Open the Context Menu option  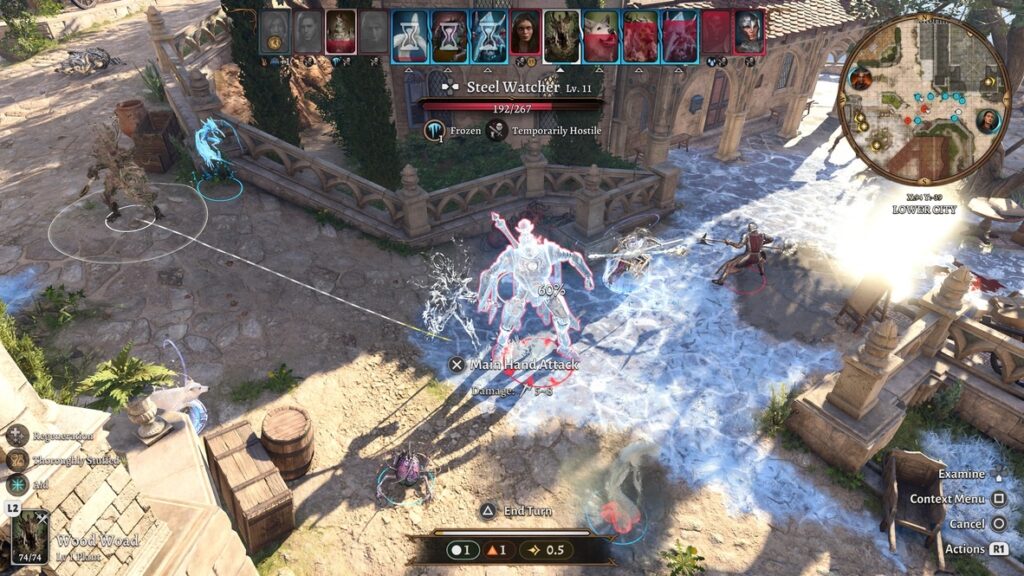(x=998, y=498)
